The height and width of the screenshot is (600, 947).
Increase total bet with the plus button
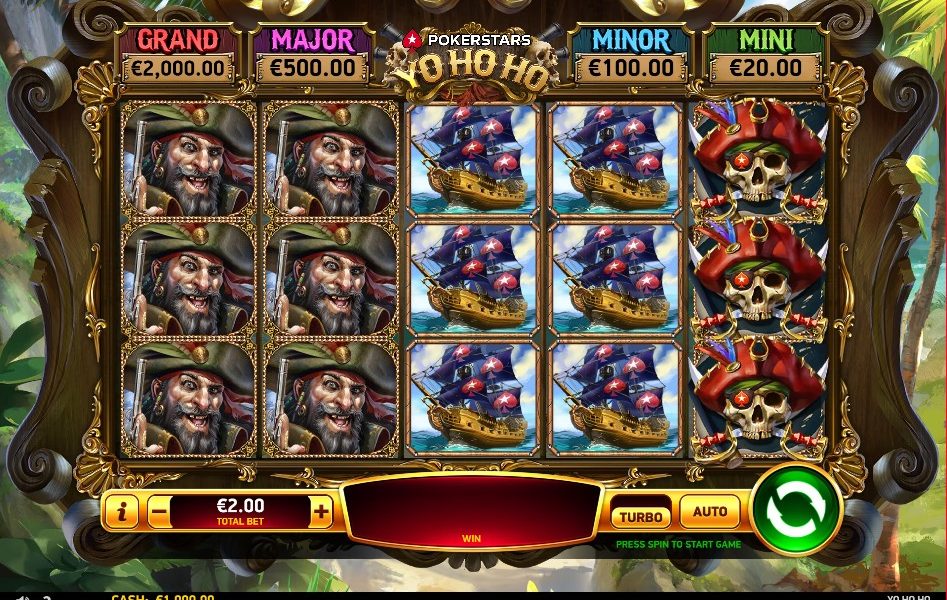click(x=321, y=512)
